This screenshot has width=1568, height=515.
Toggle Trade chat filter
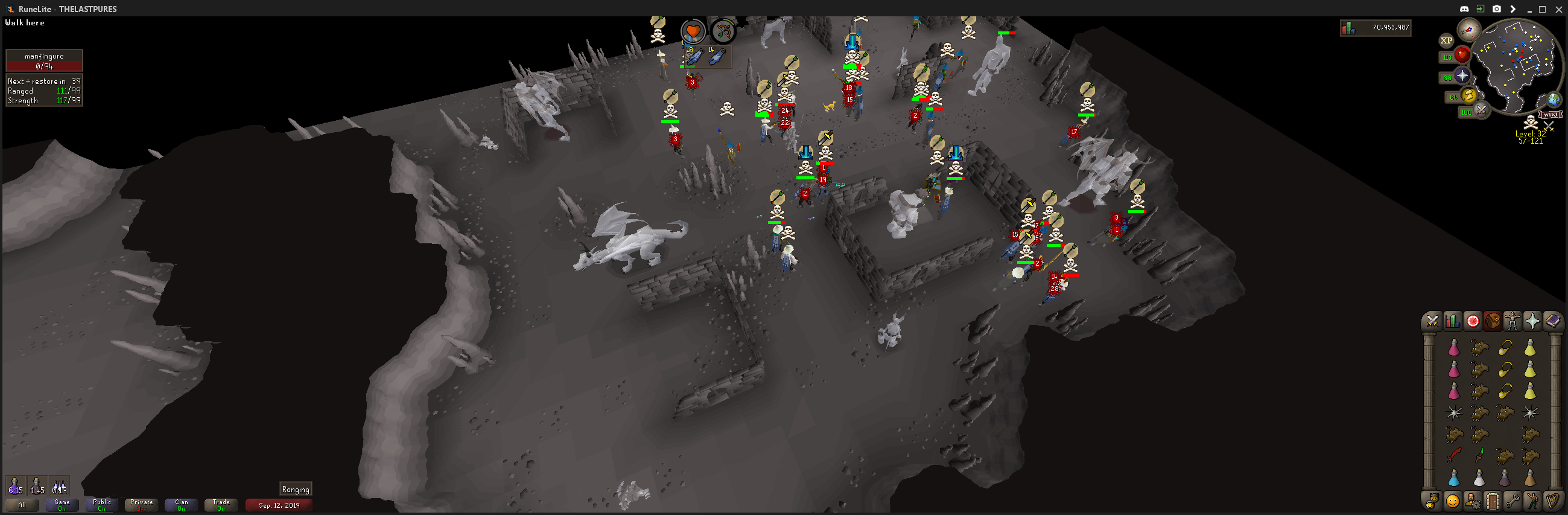[221, 505]
